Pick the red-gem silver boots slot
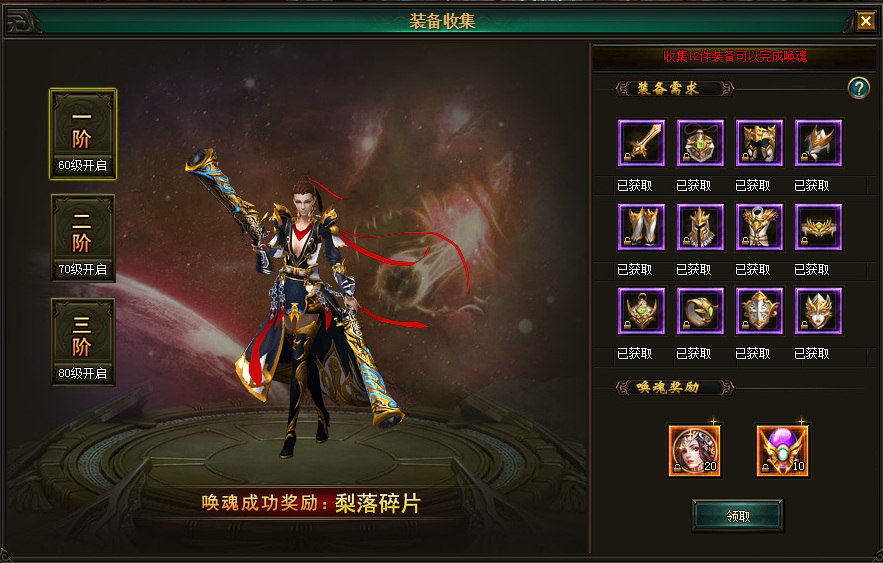Image resolution: width=883 pixels, height=563 pixels. point(641,227)
